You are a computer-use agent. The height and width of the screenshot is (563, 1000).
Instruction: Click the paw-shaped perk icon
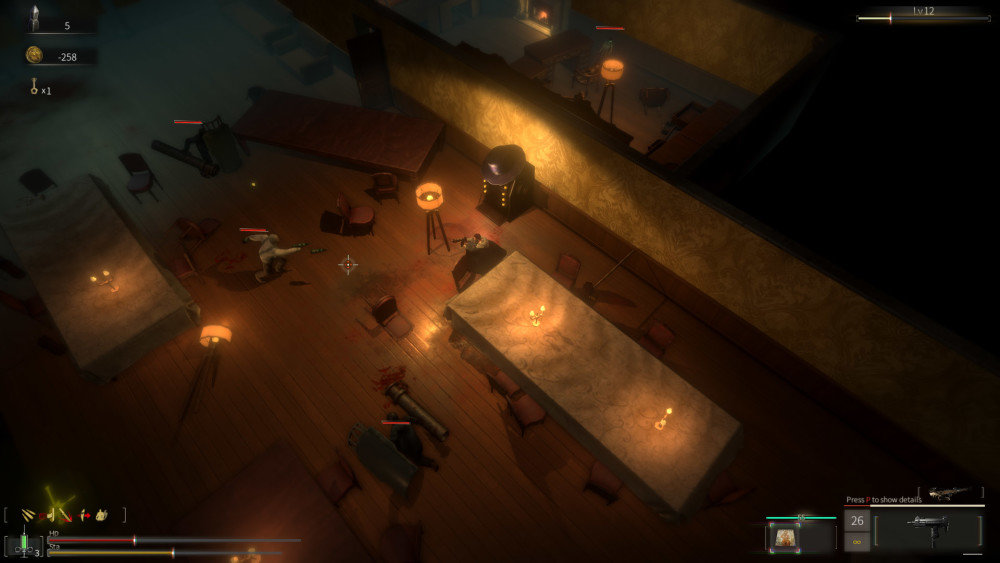pos(102,515)
